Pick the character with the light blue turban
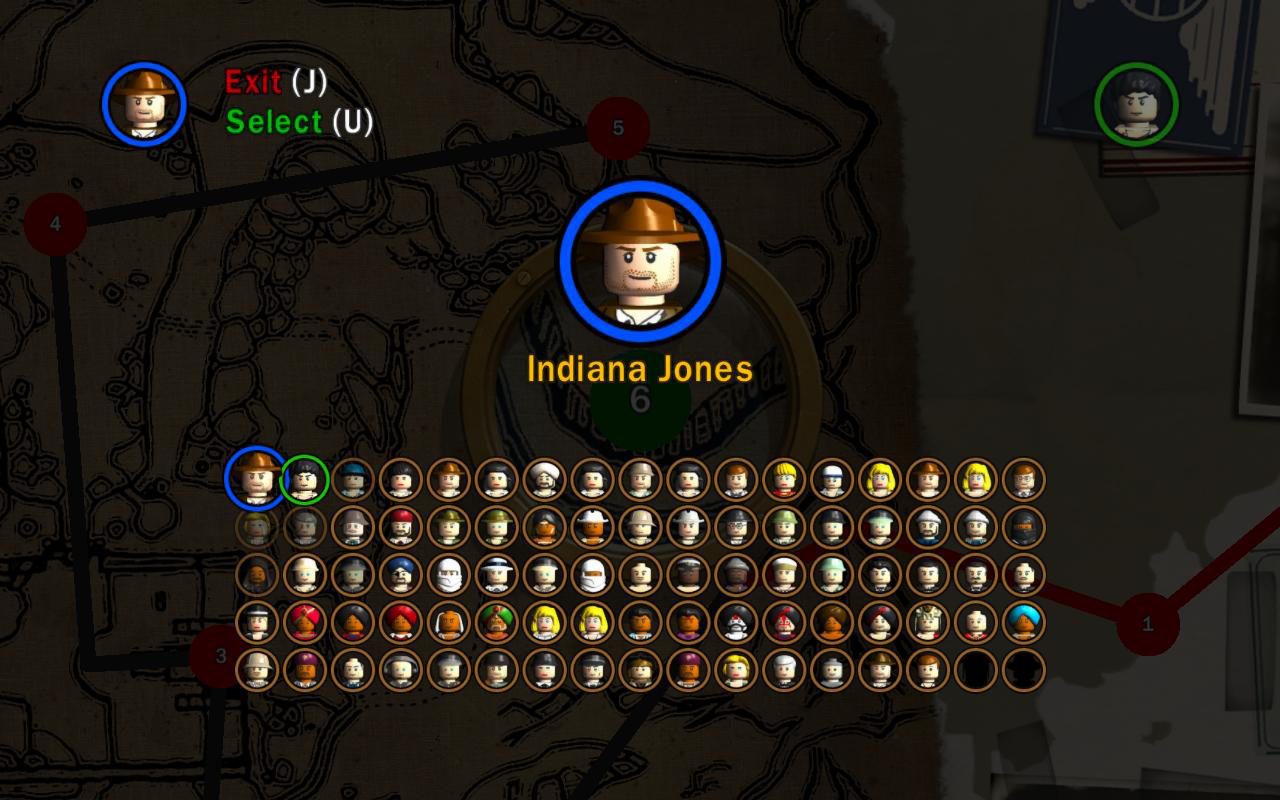Viewport: 1280px width, 800px height. (1024, 622)
